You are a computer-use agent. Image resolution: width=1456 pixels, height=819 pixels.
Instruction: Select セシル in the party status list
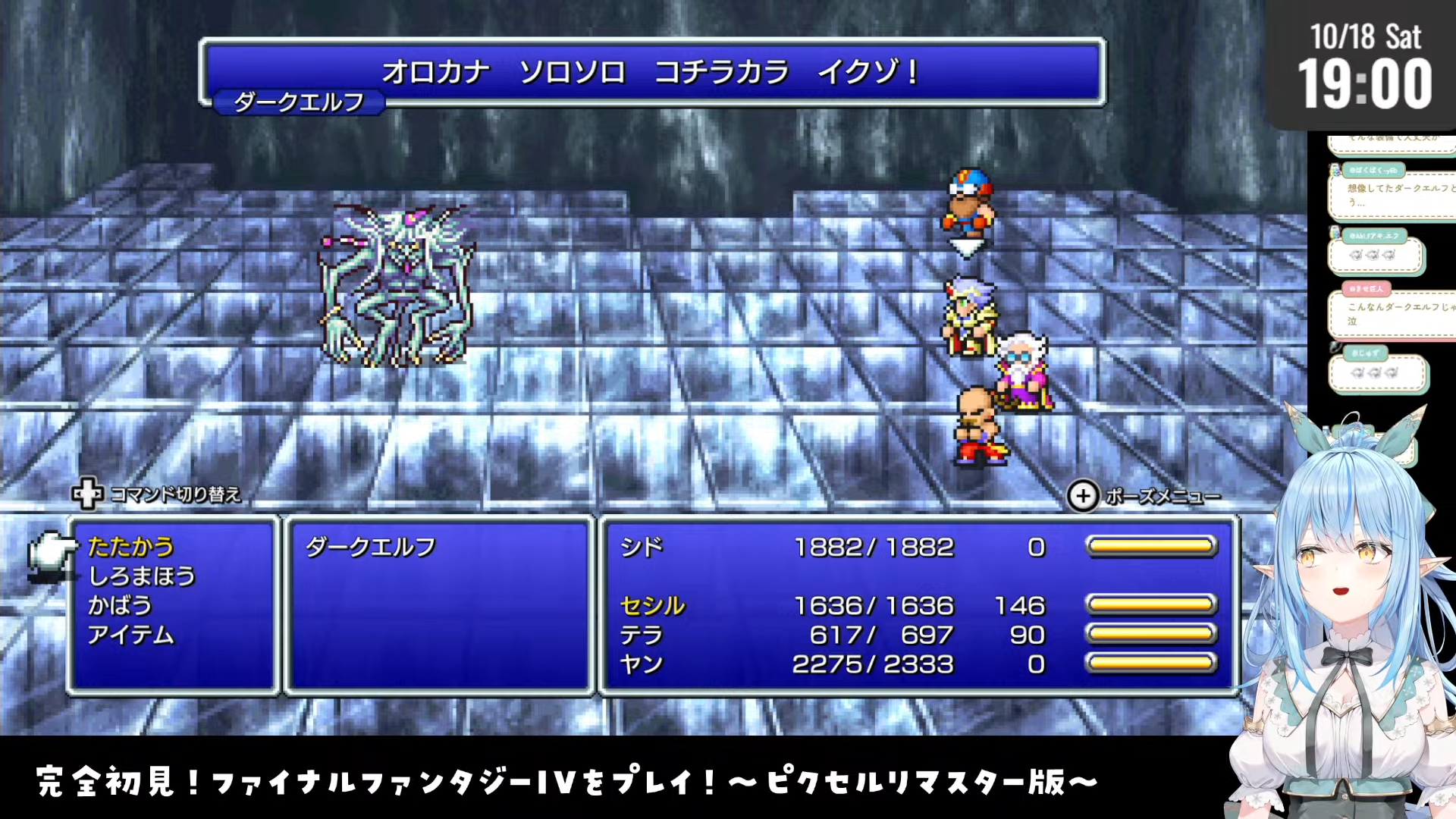click(x=652, y=606)
